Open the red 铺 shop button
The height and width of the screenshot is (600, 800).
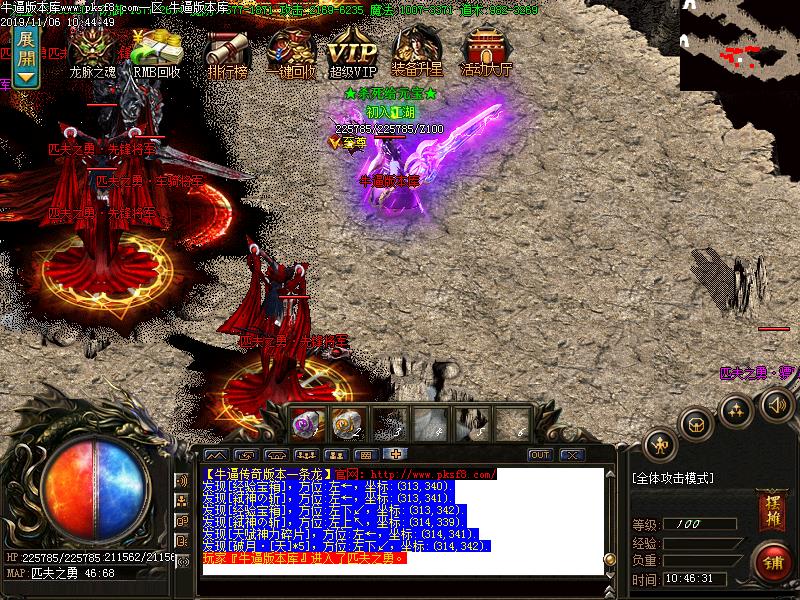point(772,561)
